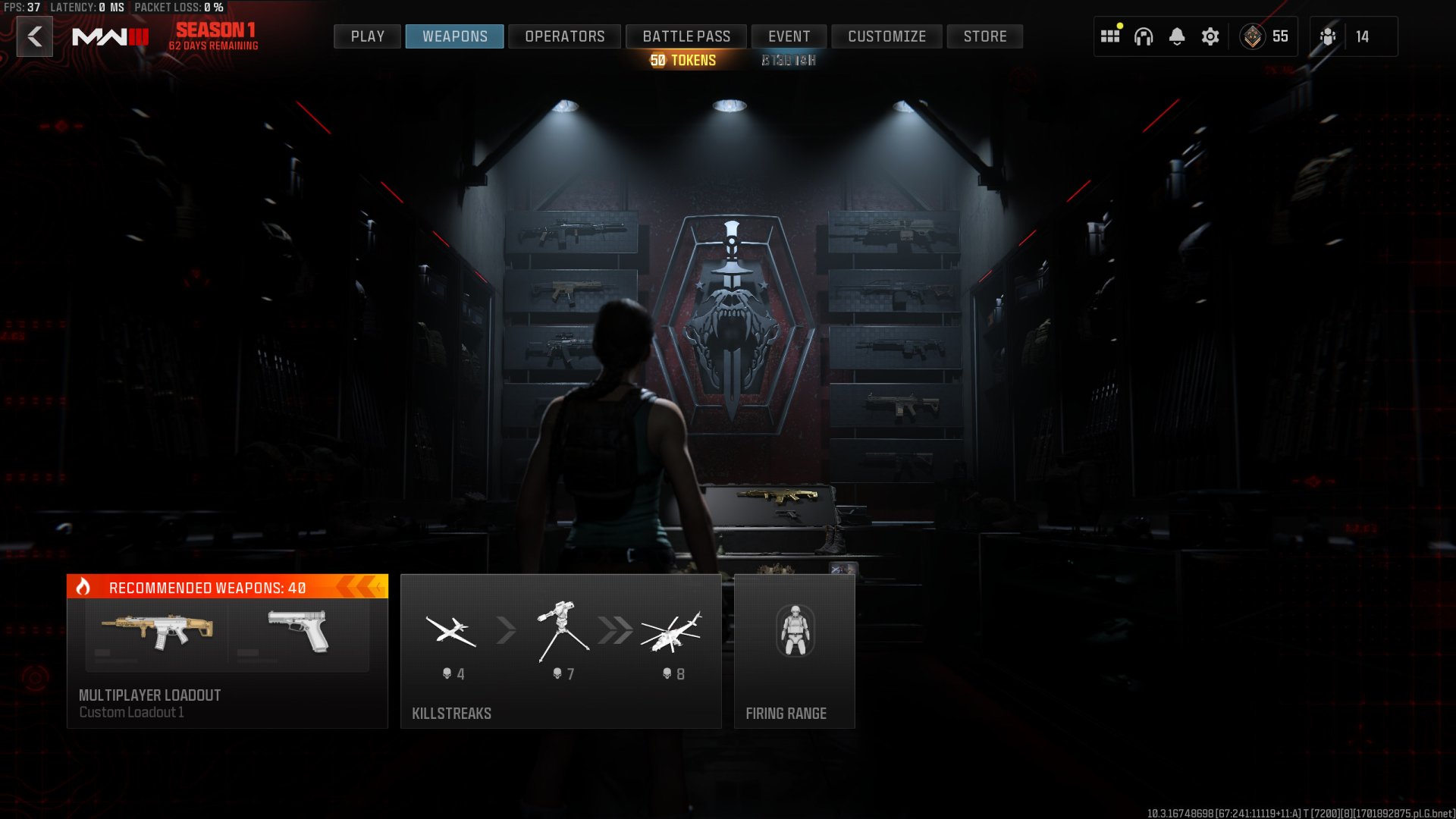Screen dimensions: 1456x819
Task: Select the Weapons tab
Action: click(454, 36)
